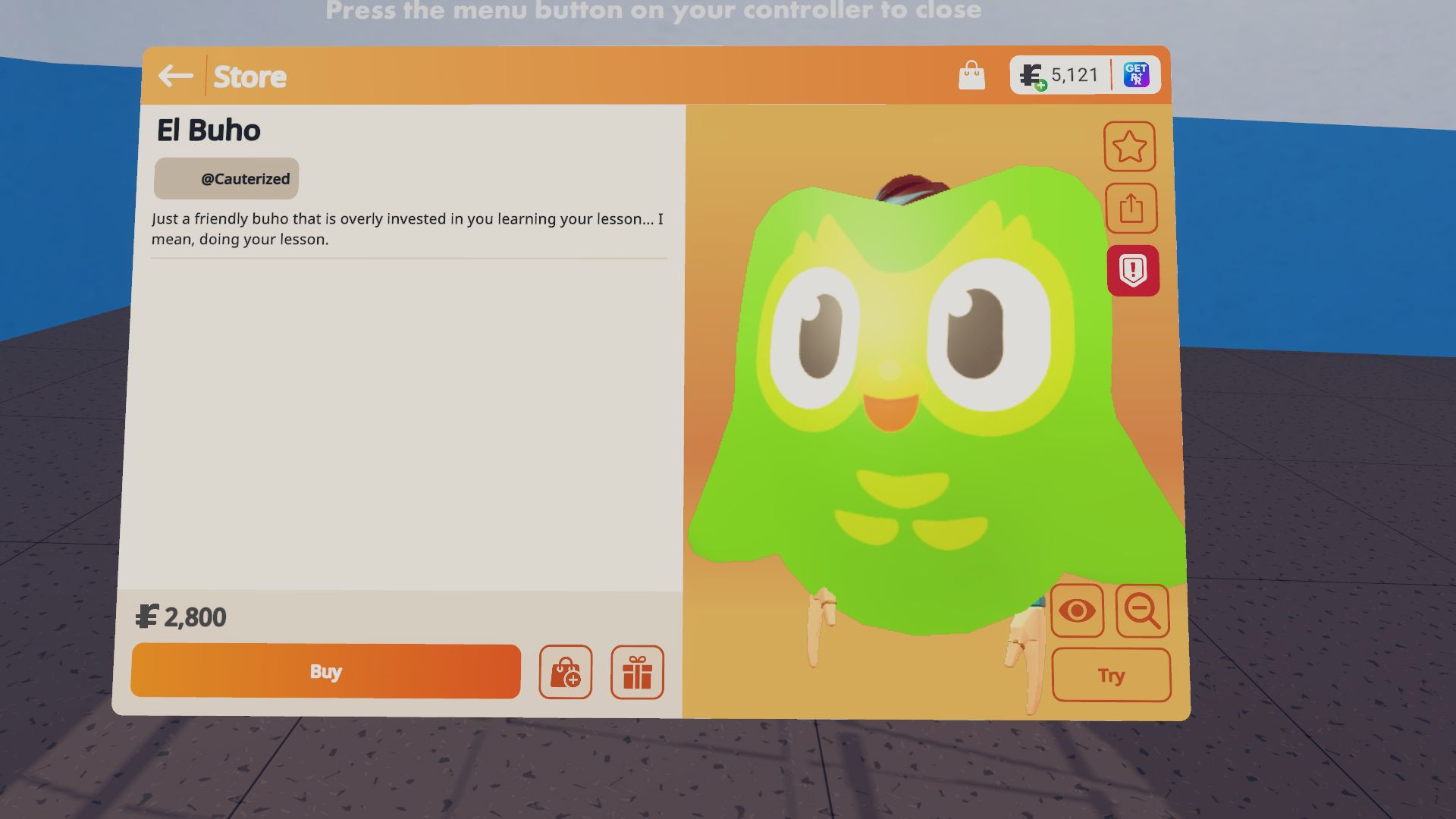Screen dimensions: 1456x819
Task: Gift El Buho using the gift icon
Action: (636, 672)
